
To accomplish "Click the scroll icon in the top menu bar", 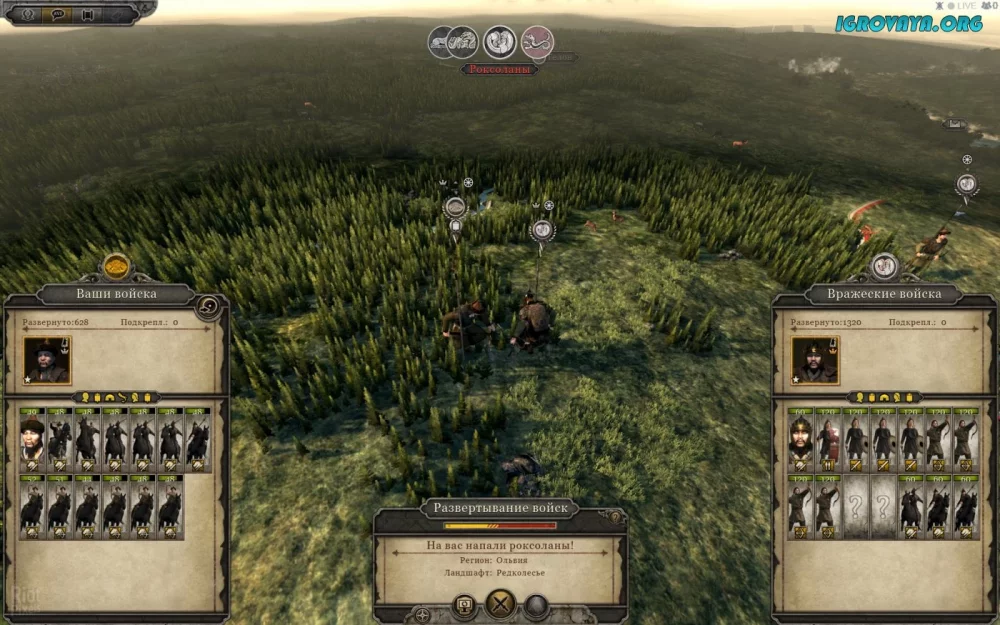I will click(x=86, y=14).
